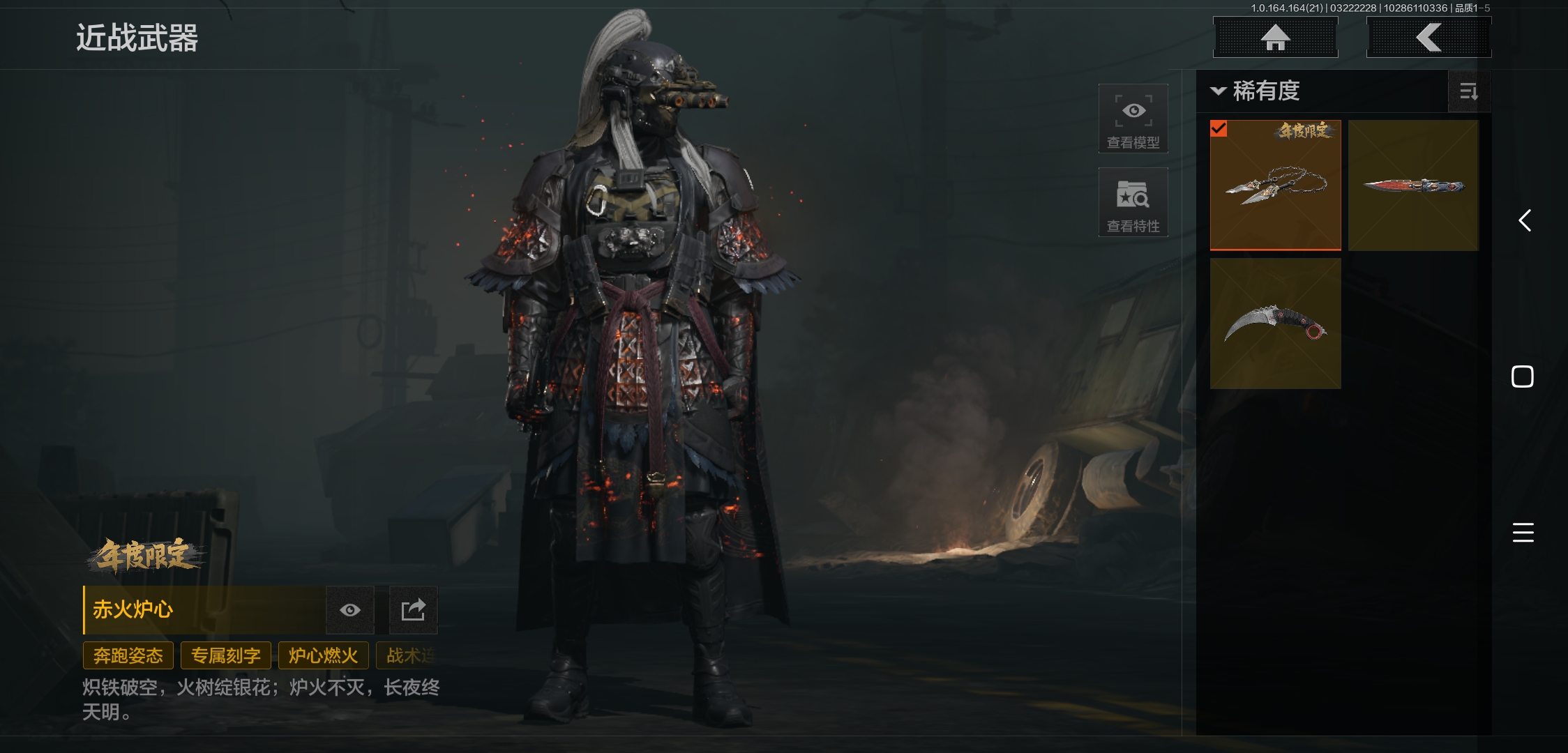Open the Android recent apps menu

pos(1523,533)
